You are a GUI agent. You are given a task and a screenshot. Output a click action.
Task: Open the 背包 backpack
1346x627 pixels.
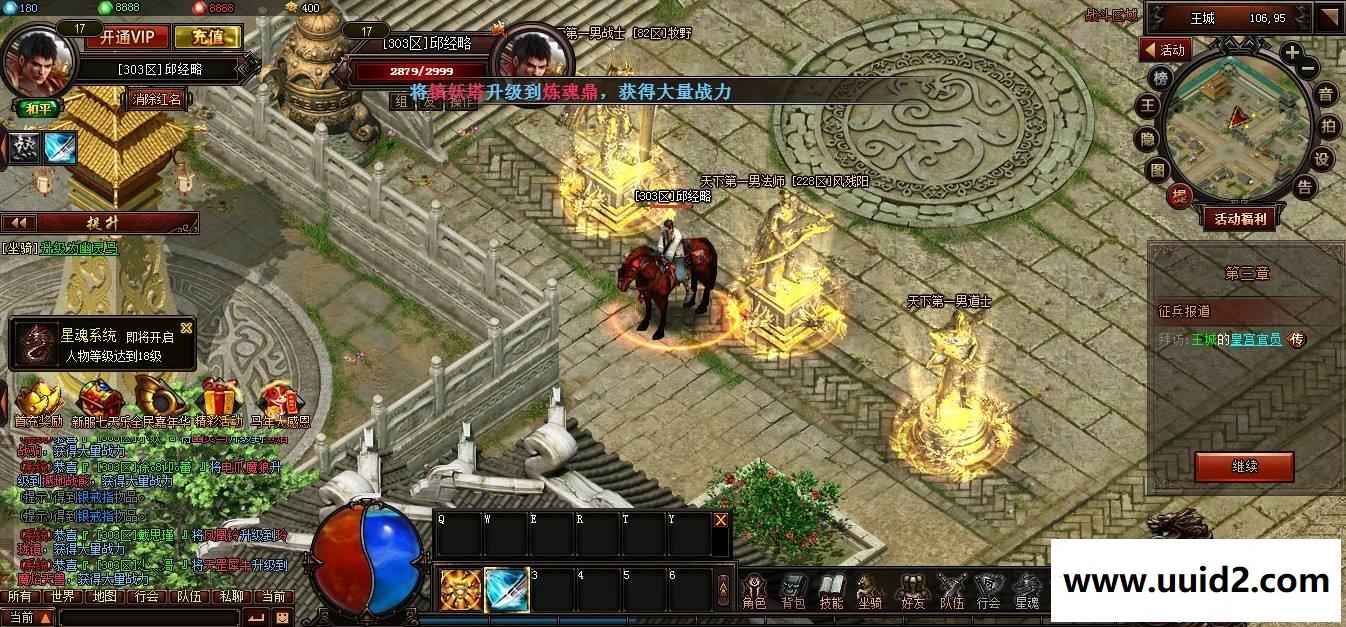point(793,590)
